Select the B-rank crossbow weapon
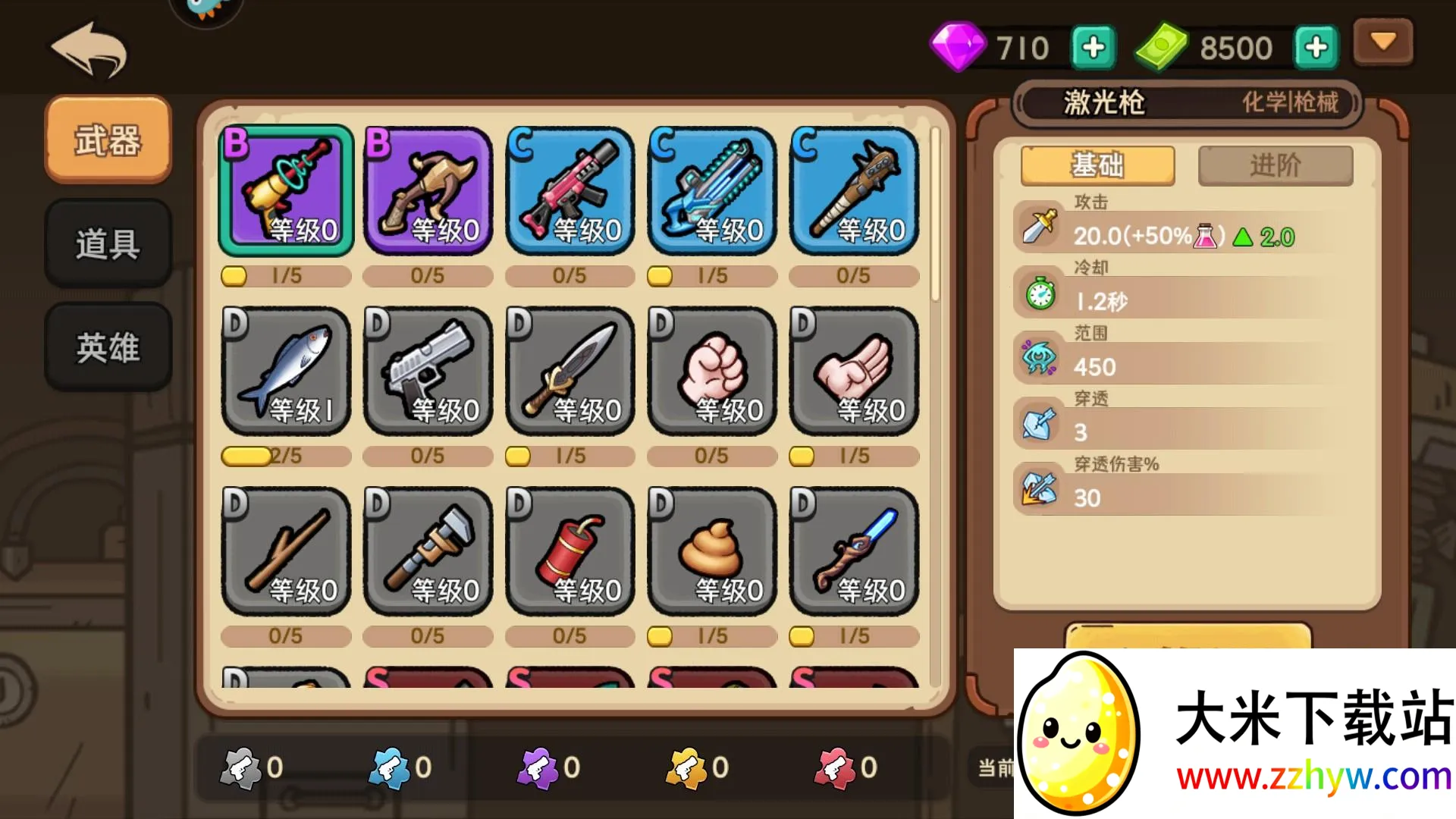This screenshot has width=1456, height=819. point(428,190)
